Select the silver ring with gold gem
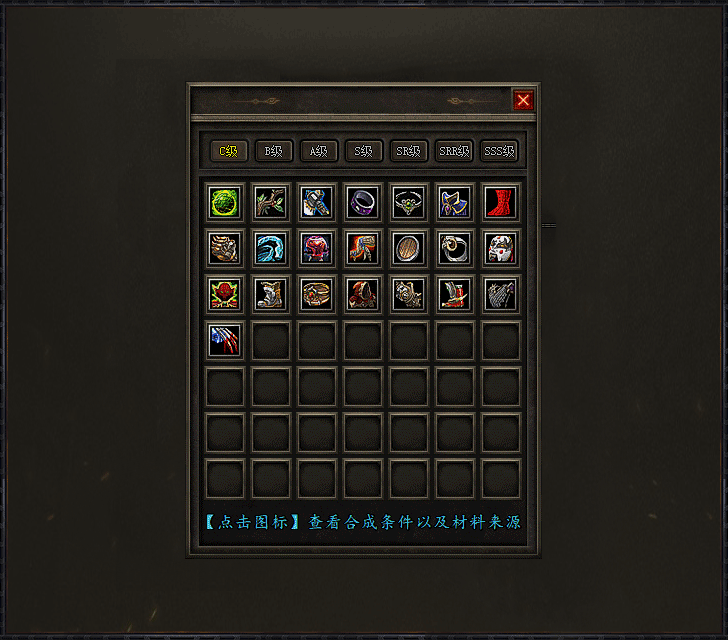Viewport: 728px width, 640px height. (454, 248)
